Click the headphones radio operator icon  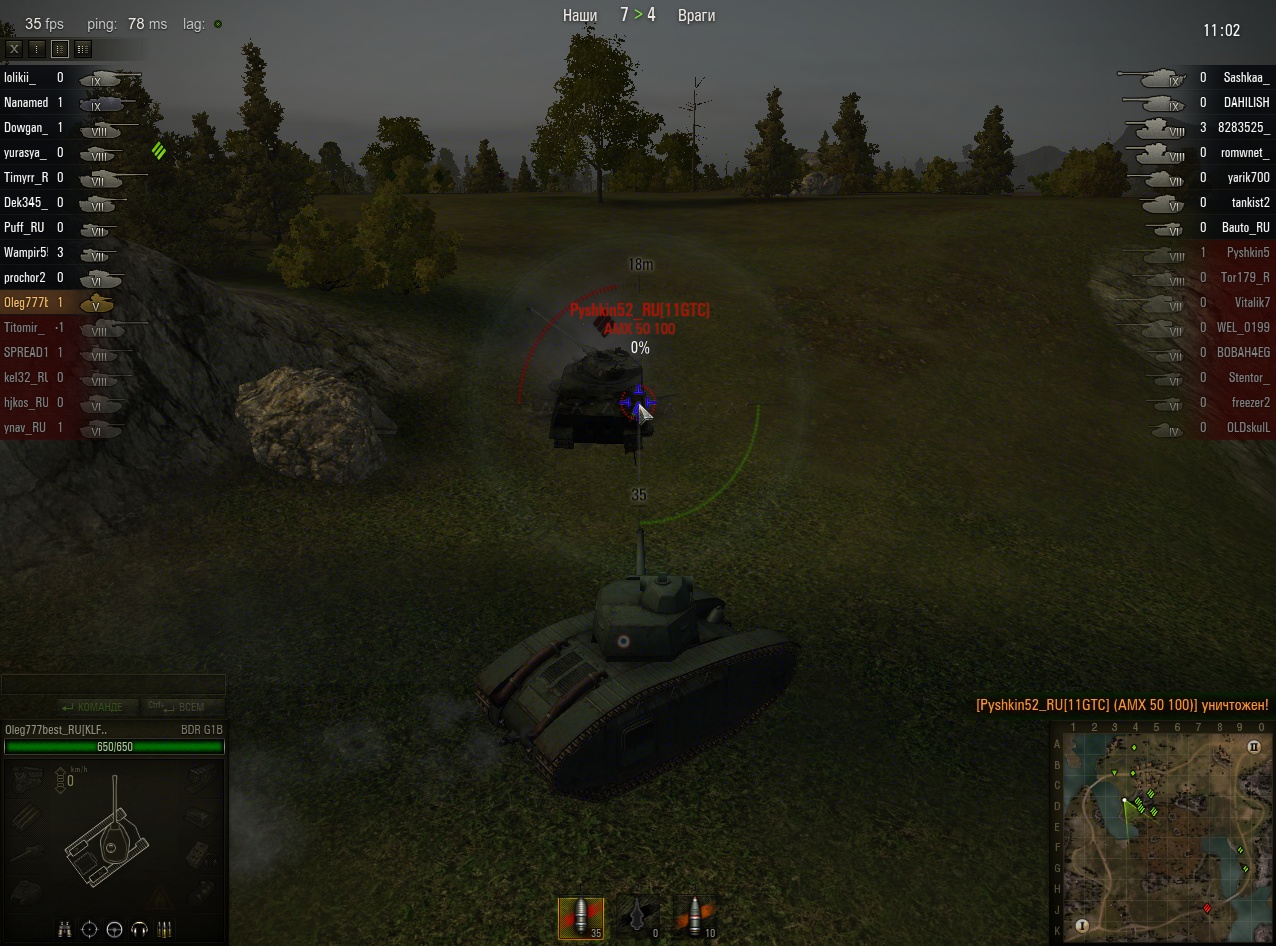pos(140,929)
